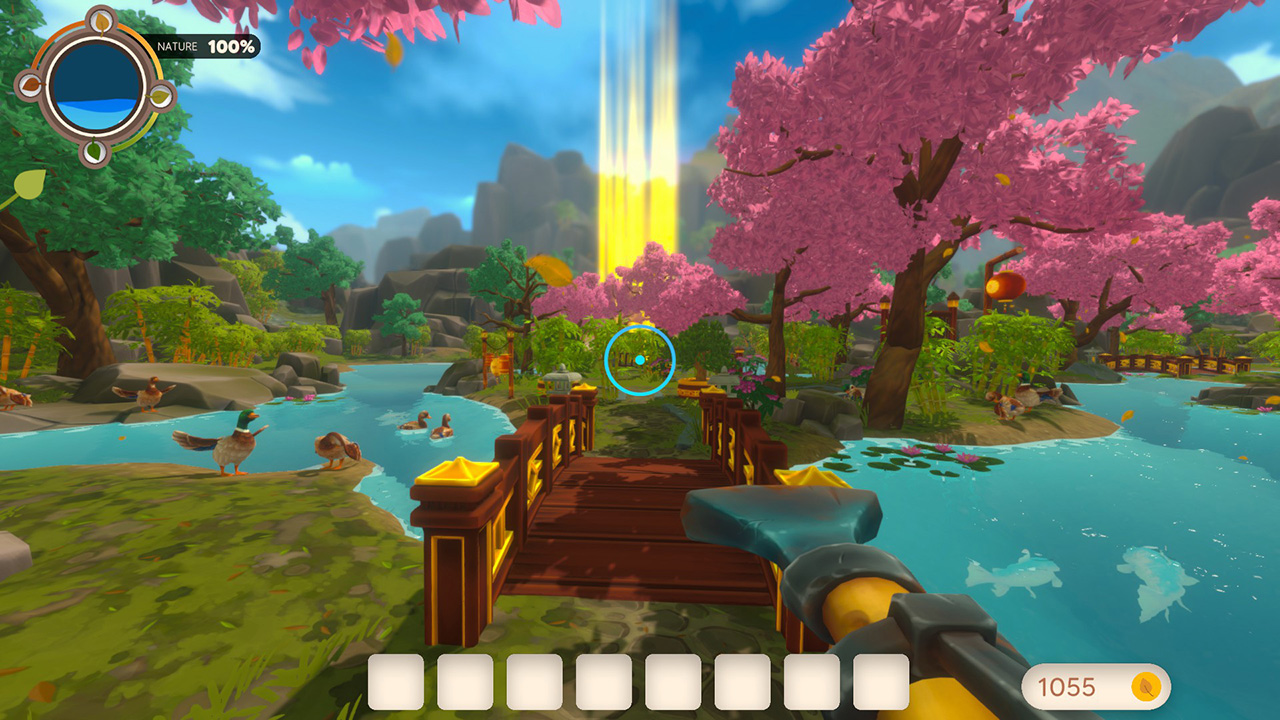The width and height of the screenshot is (1280, 720).
Task: Select the green spring leaf below the season wheel
Action: [94, 150]
